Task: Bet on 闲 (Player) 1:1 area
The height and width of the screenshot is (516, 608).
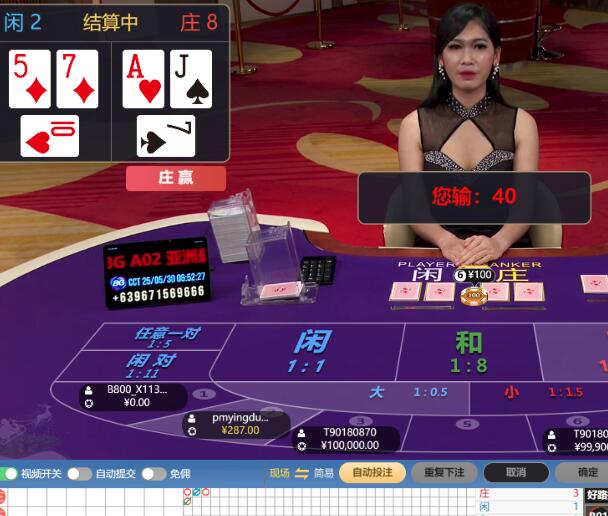Action: click(x=310, y=351)
